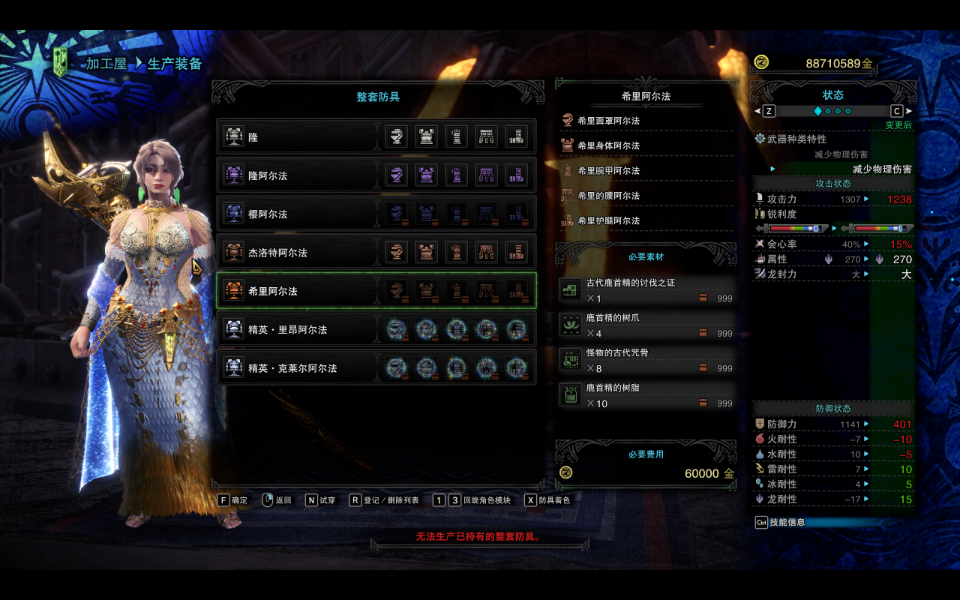Click the 希里腕甲阿尔法 arm piece

pos(646,171)
